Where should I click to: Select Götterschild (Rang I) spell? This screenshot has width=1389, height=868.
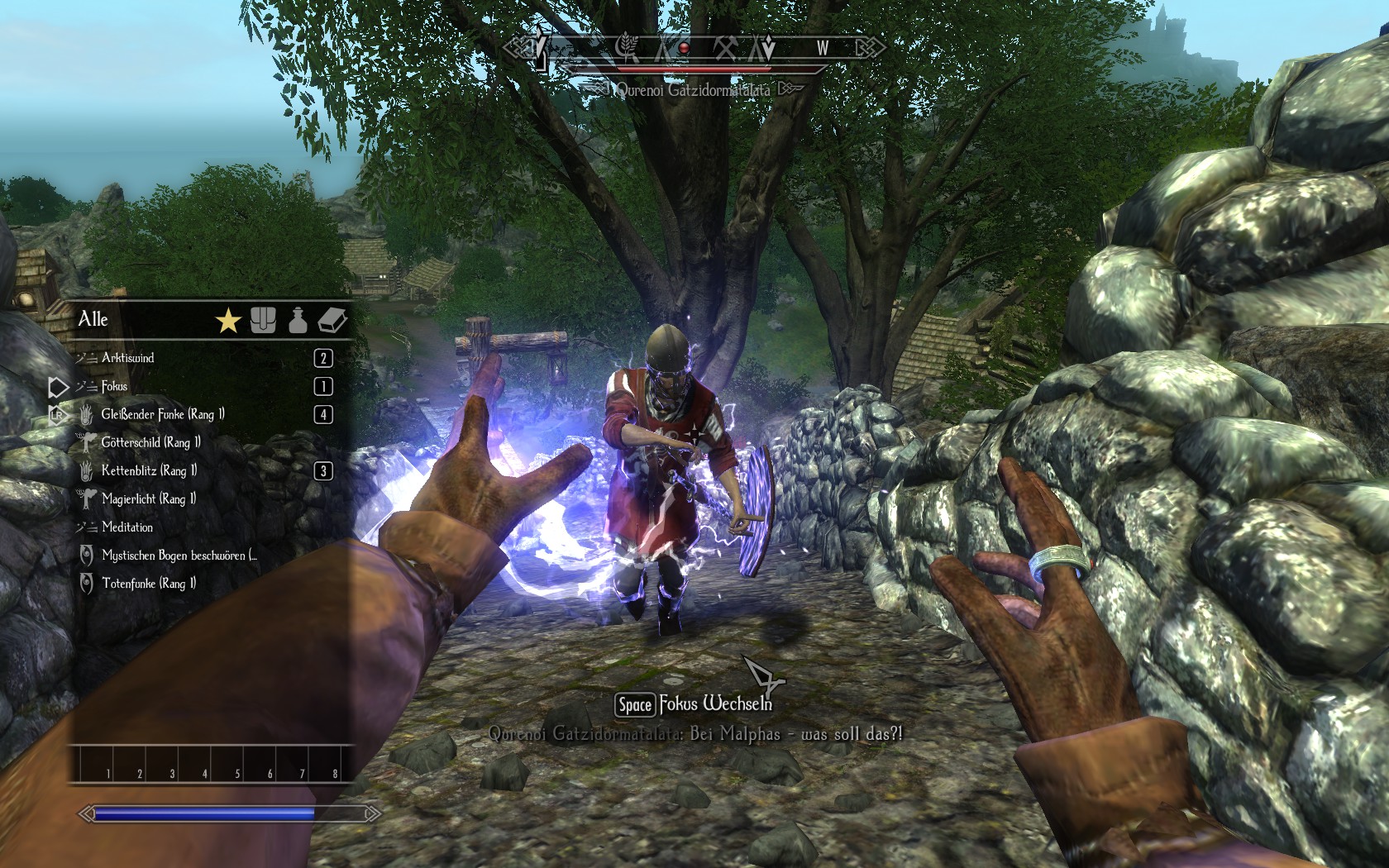(x=150, y=442)
